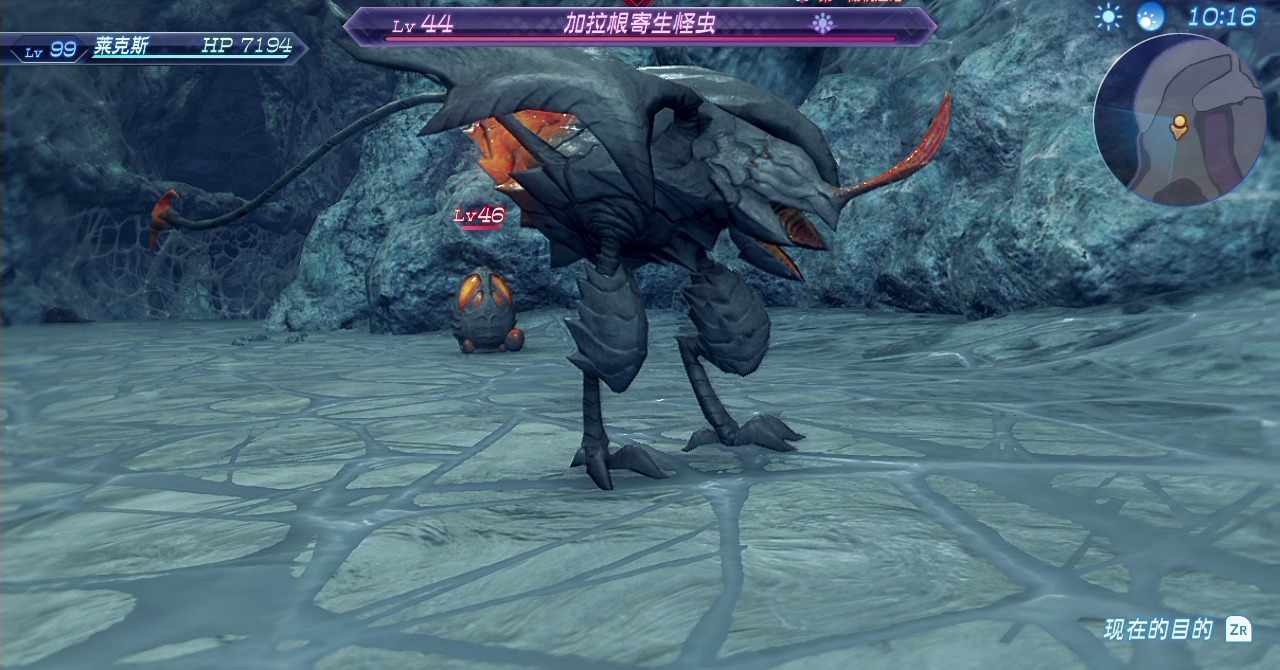The image size is (1280, 670).
Task: Click the cloud icon beside the clock
Action: coord(1151,17)
